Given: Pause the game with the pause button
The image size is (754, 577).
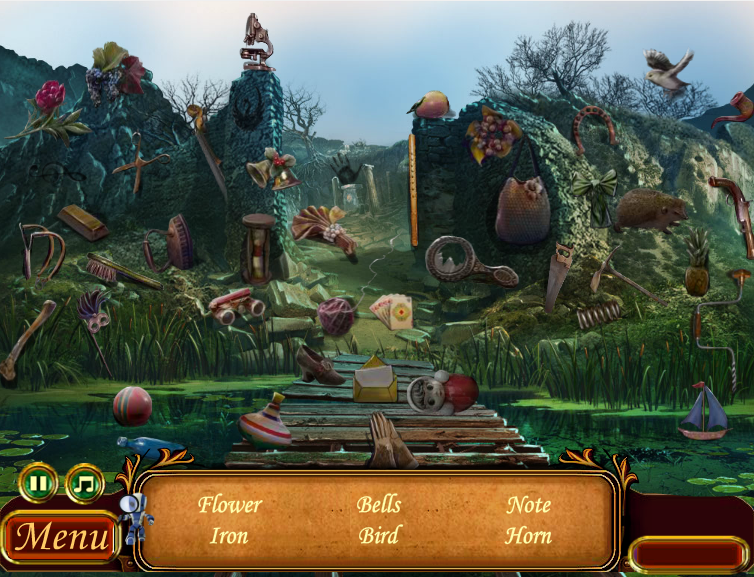Looking at the screenshot, I should tap(38, 484).
